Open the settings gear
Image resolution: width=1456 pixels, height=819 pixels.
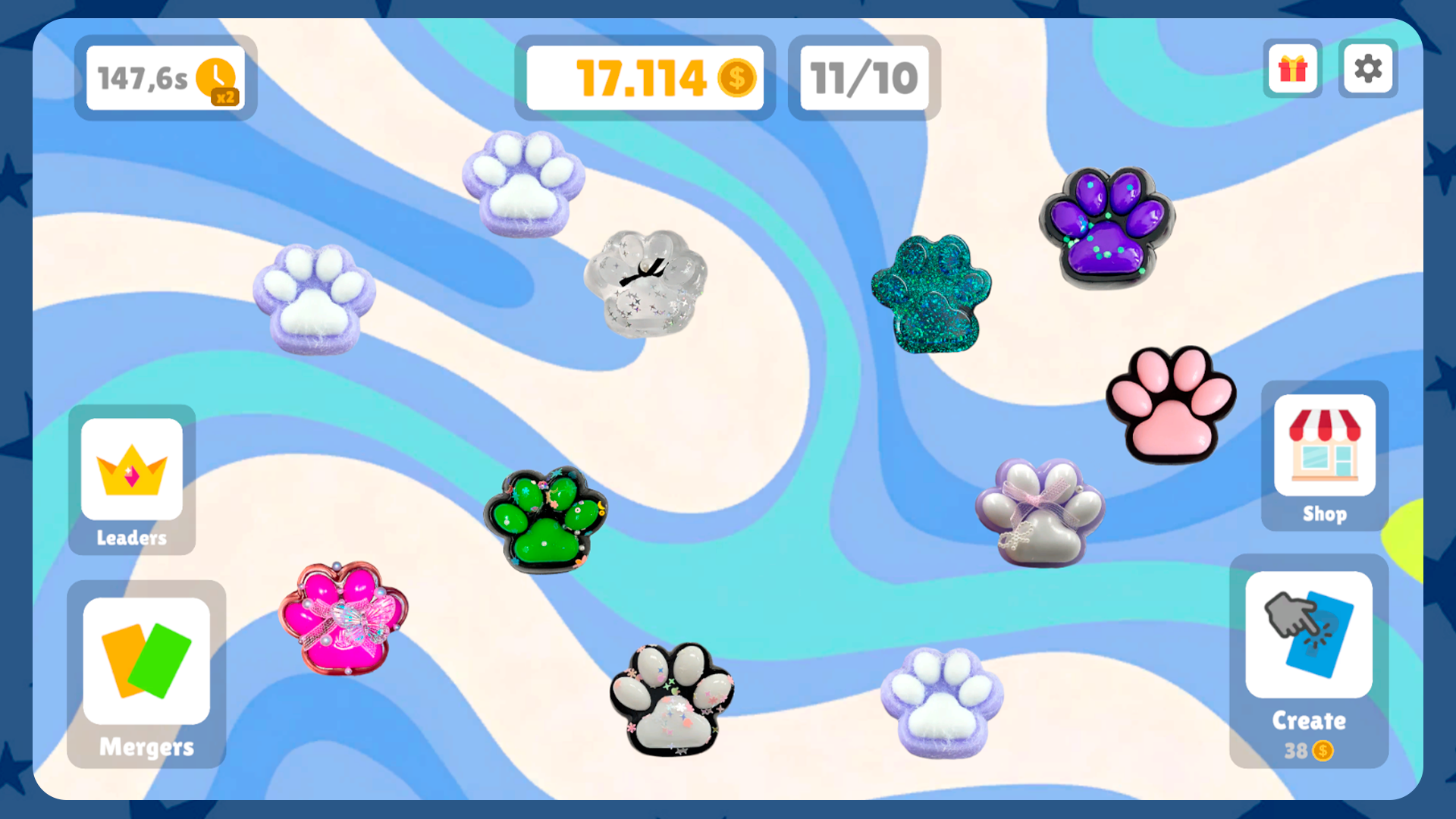coord(1368,69)
